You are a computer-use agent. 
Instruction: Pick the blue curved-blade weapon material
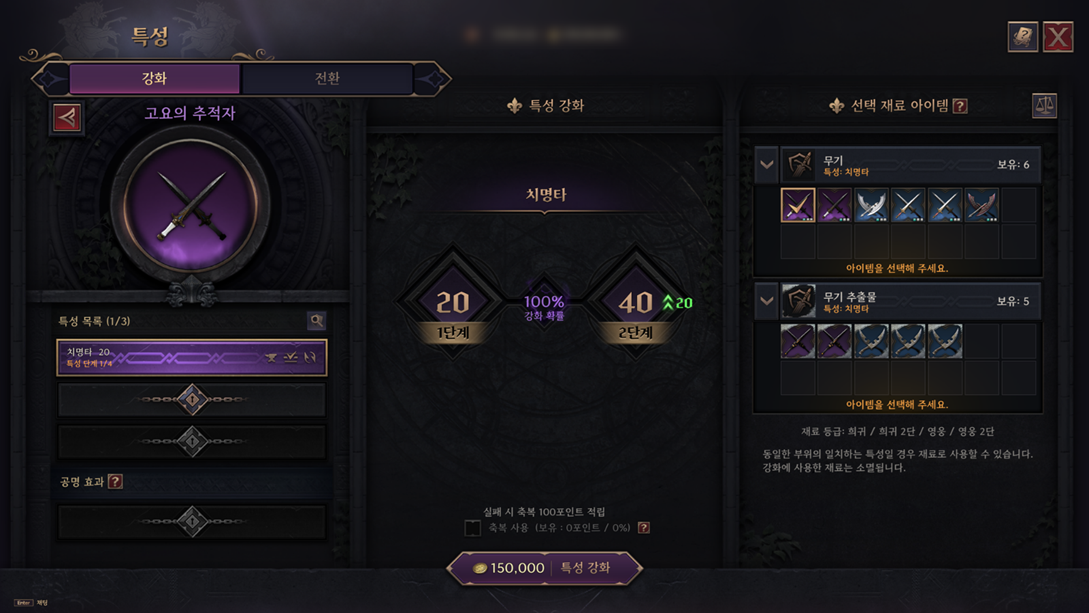[871, 205]
